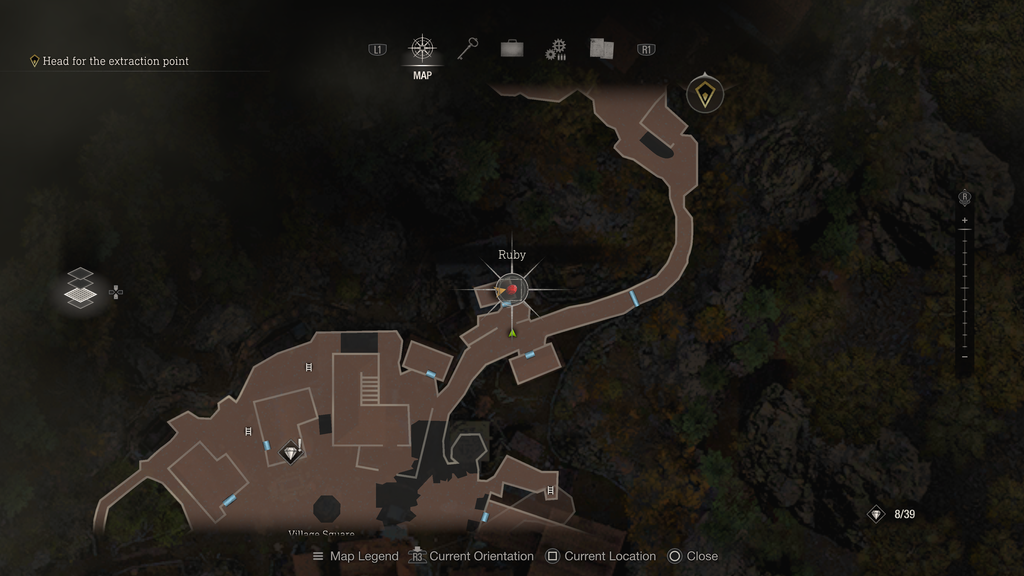The width and height of the screenshot is (1024, 576).
Task: Click the yellow objective marker icon
Action: (x=706, y=95)
